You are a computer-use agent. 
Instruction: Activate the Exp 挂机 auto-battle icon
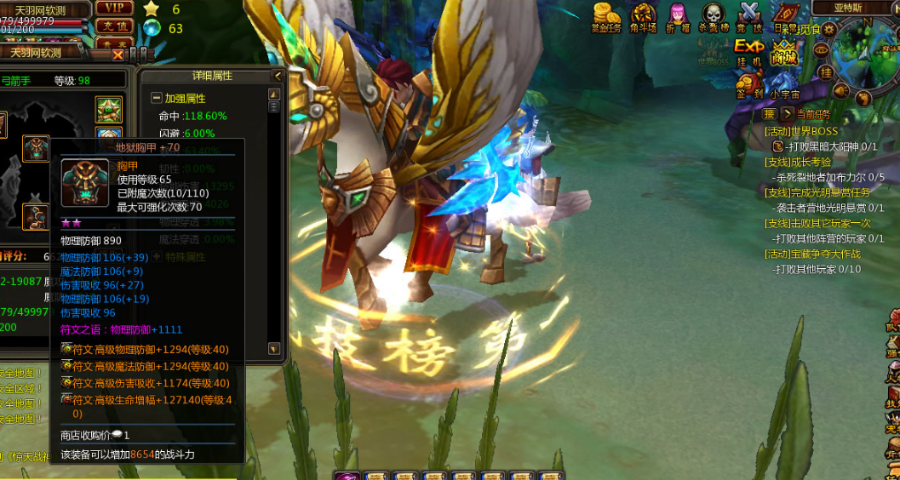(748, 50)
